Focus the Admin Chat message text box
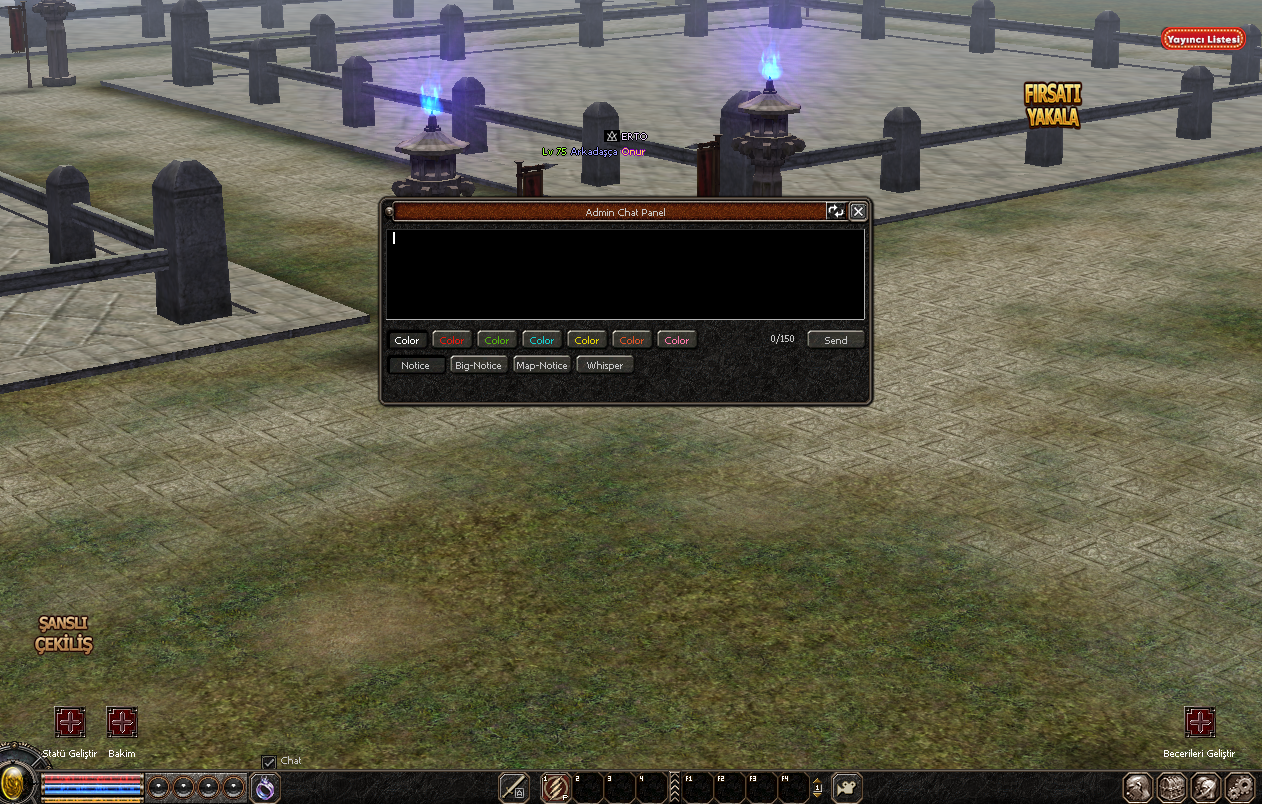Screen dimensions: 1262x804 625,274
